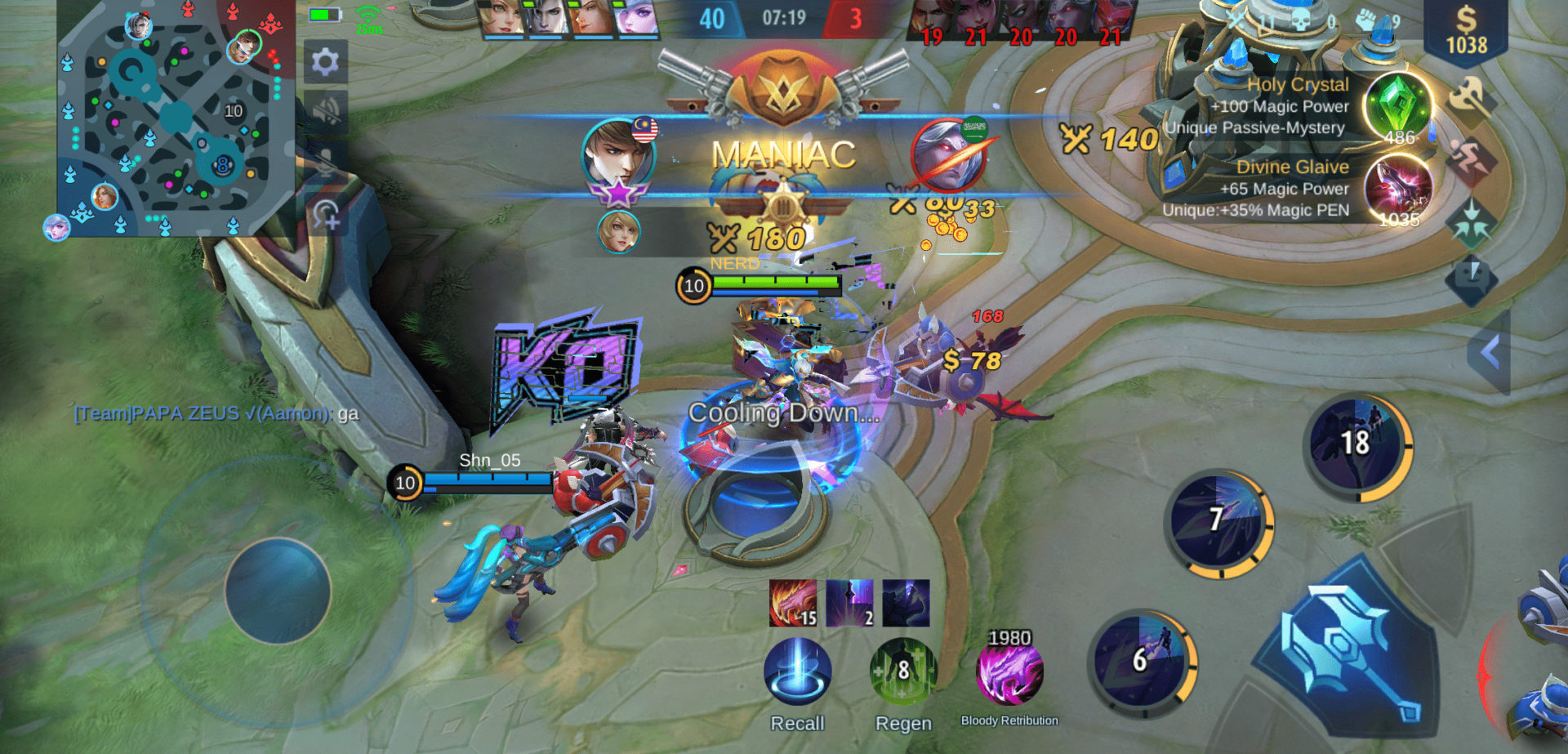This screenshot has height=754, width=1568.
Task: Trigger the skill showing a 7 second cooldown
Action: (x=1218, y=521)
